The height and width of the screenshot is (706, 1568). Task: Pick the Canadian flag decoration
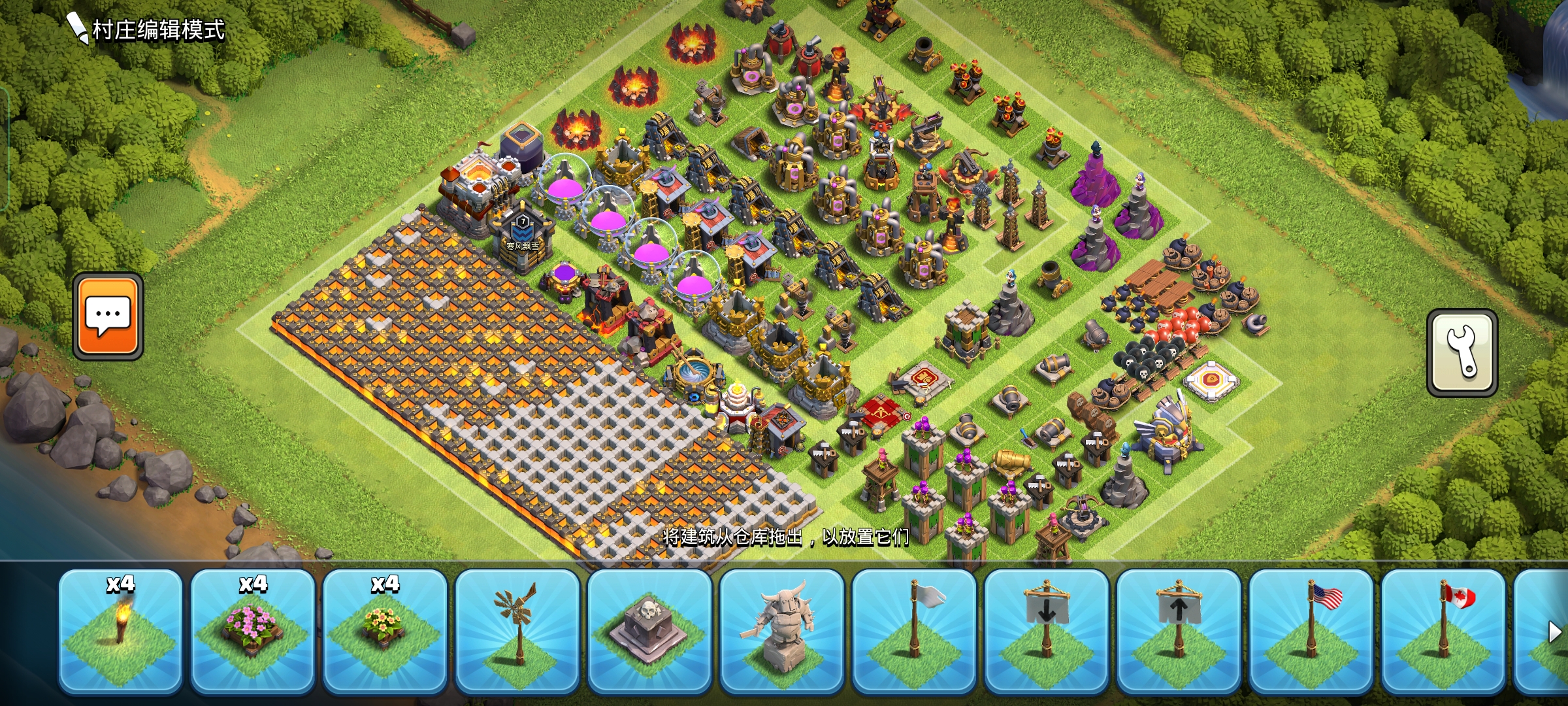point(1443,631)
